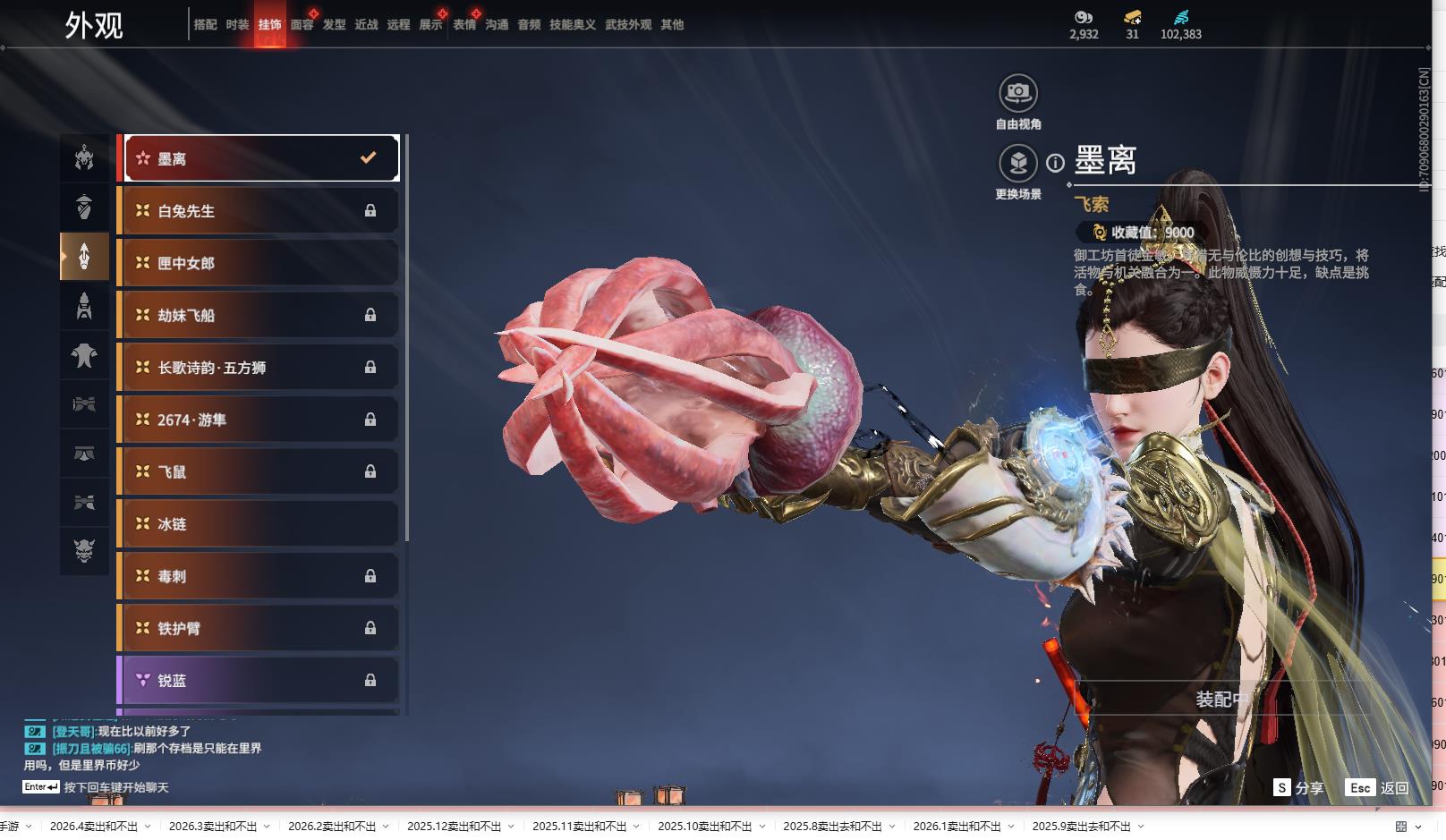
Task: Select 长歌诗韵·五方狮 from the list
Action: click(259, 368)
